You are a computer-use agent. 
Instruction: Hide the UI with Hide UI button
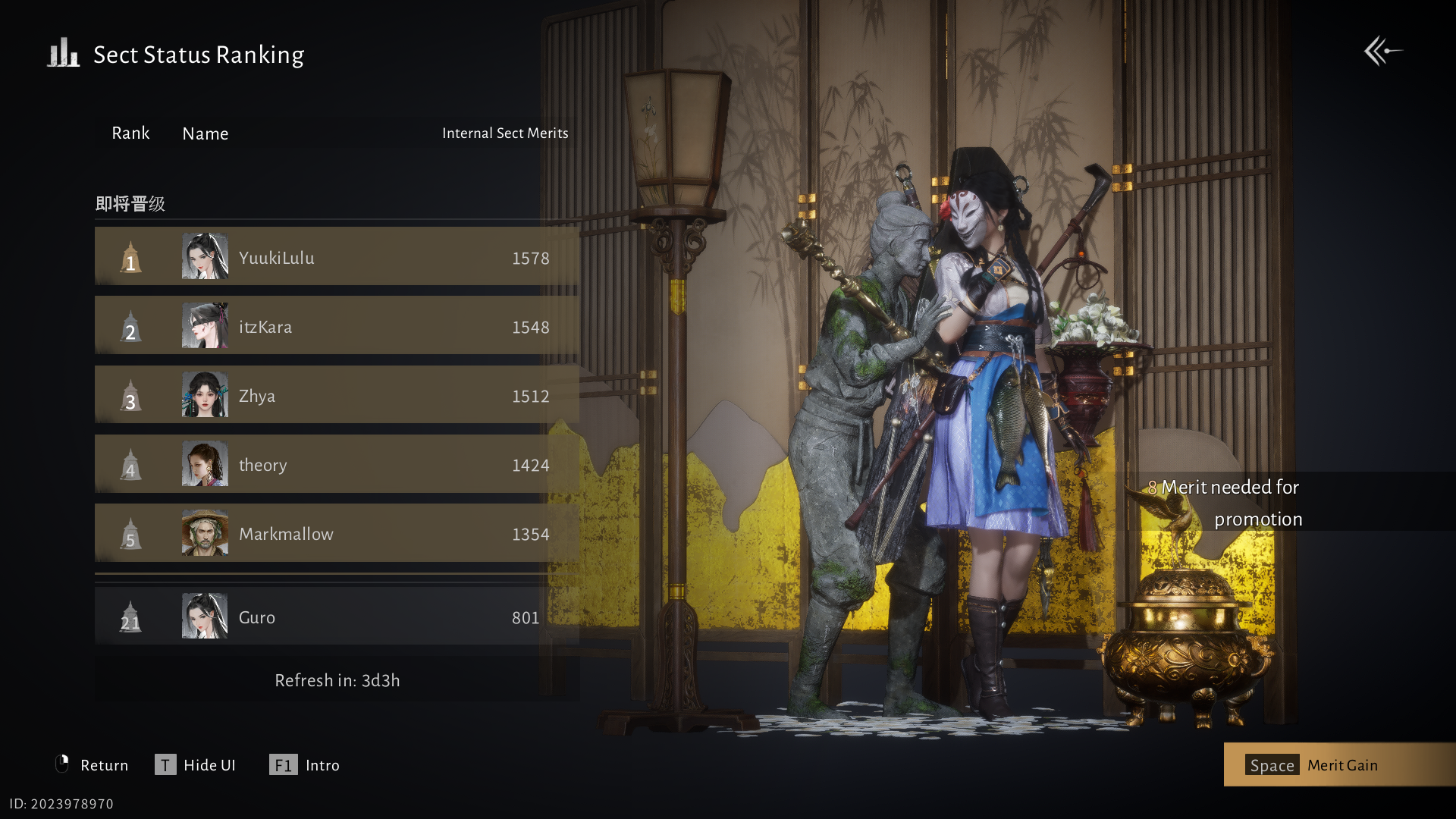pos(196,764)
